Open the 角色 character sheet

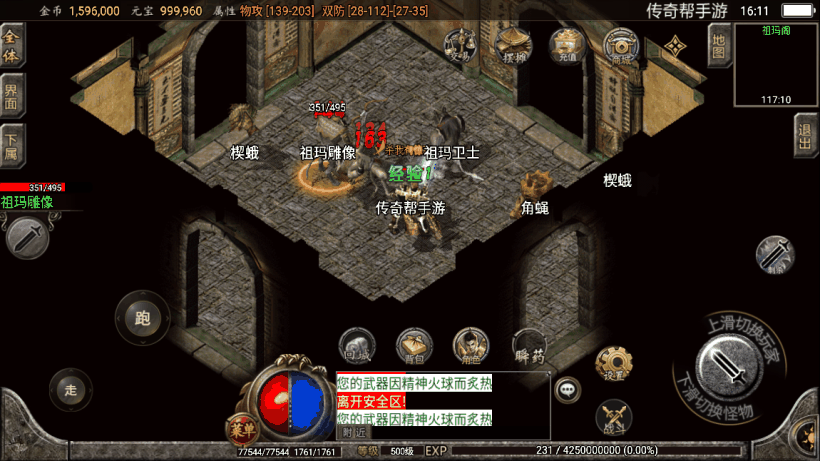[469, 345]
